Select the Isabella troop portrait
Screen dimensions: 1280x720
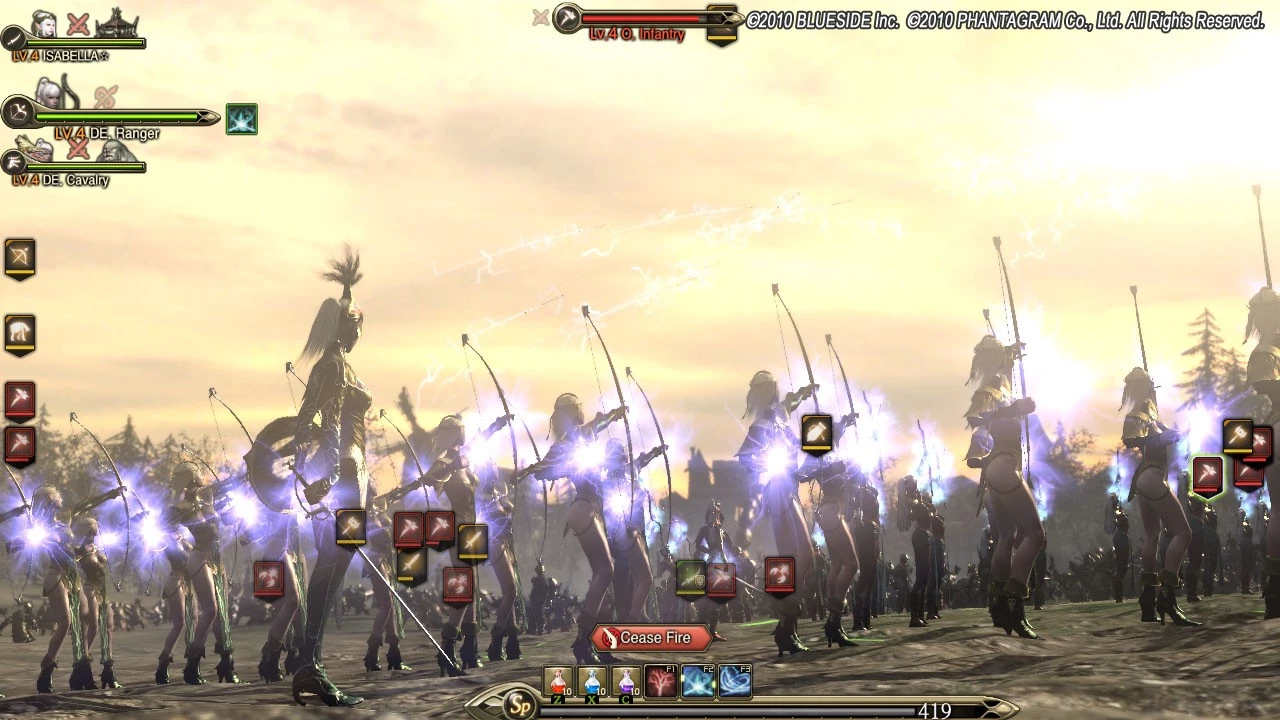click(x=44, y=24)
